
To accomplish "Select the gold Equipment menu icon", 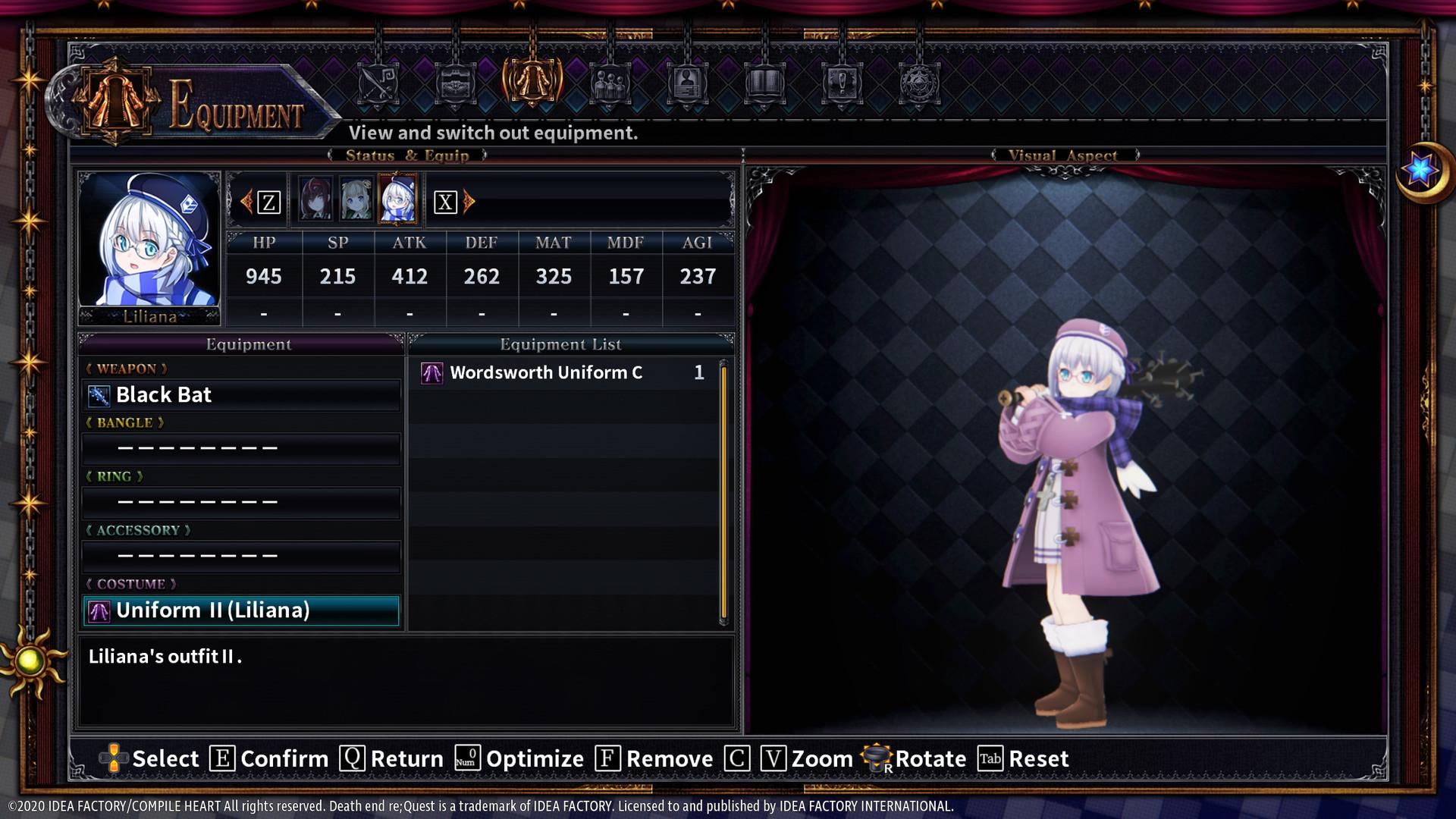I will [x=531, y=83].
